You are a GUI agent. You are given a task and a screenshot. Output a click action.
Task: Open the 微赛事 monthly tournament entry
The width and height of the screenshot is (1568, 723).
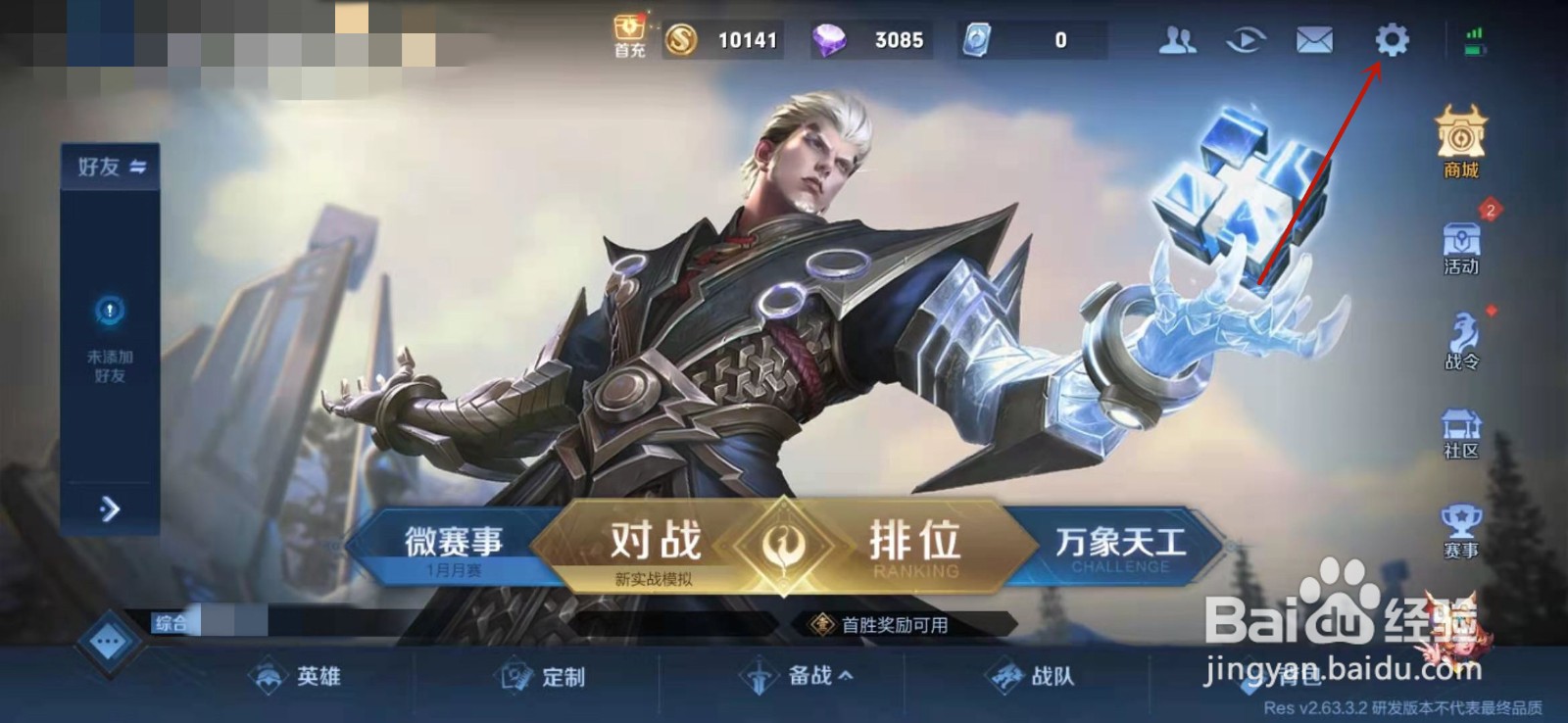tap(453, 540)
